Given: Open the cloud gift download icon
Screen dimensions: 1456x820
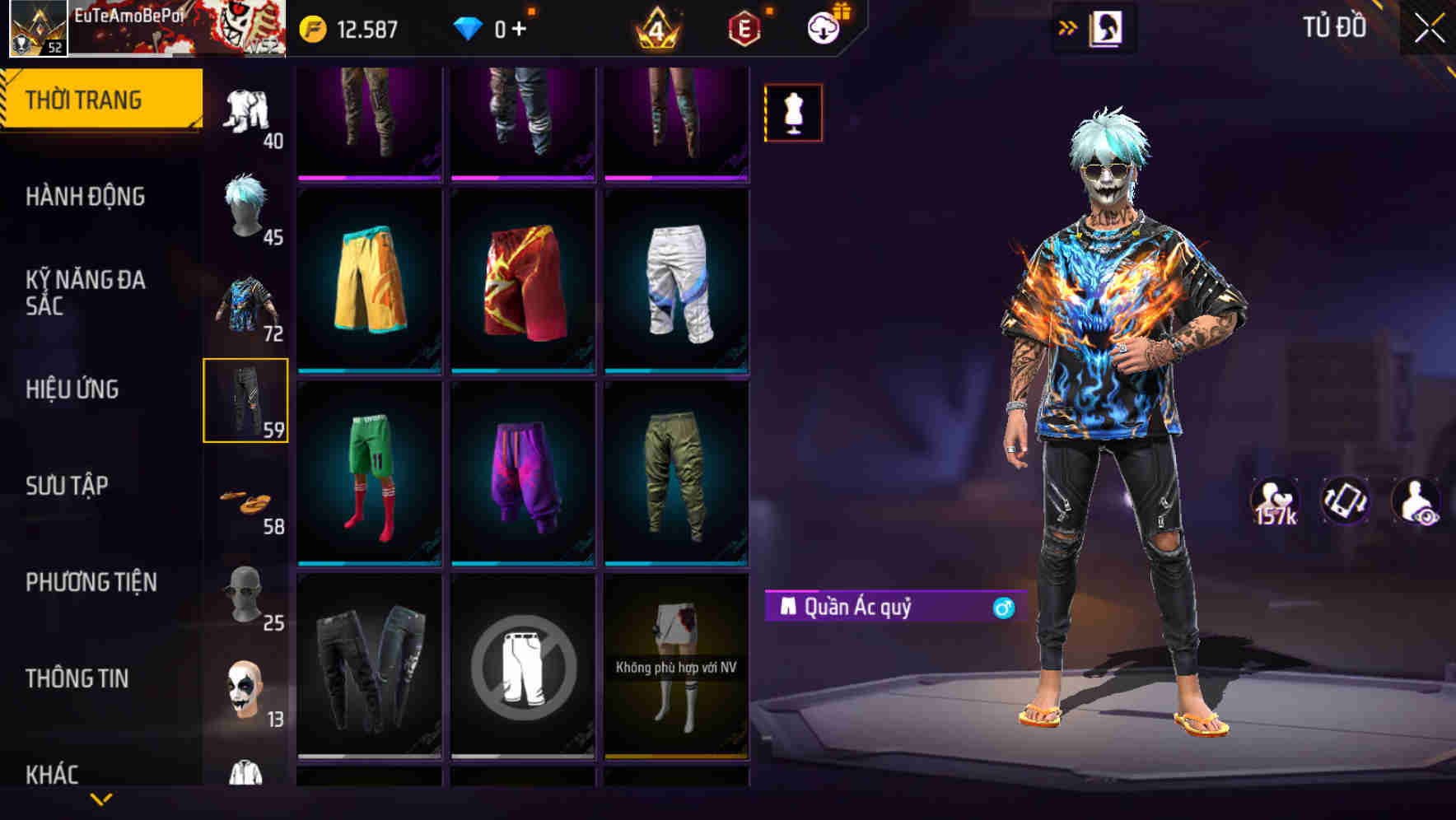Looking at the screenshot, I should [823, 26].
